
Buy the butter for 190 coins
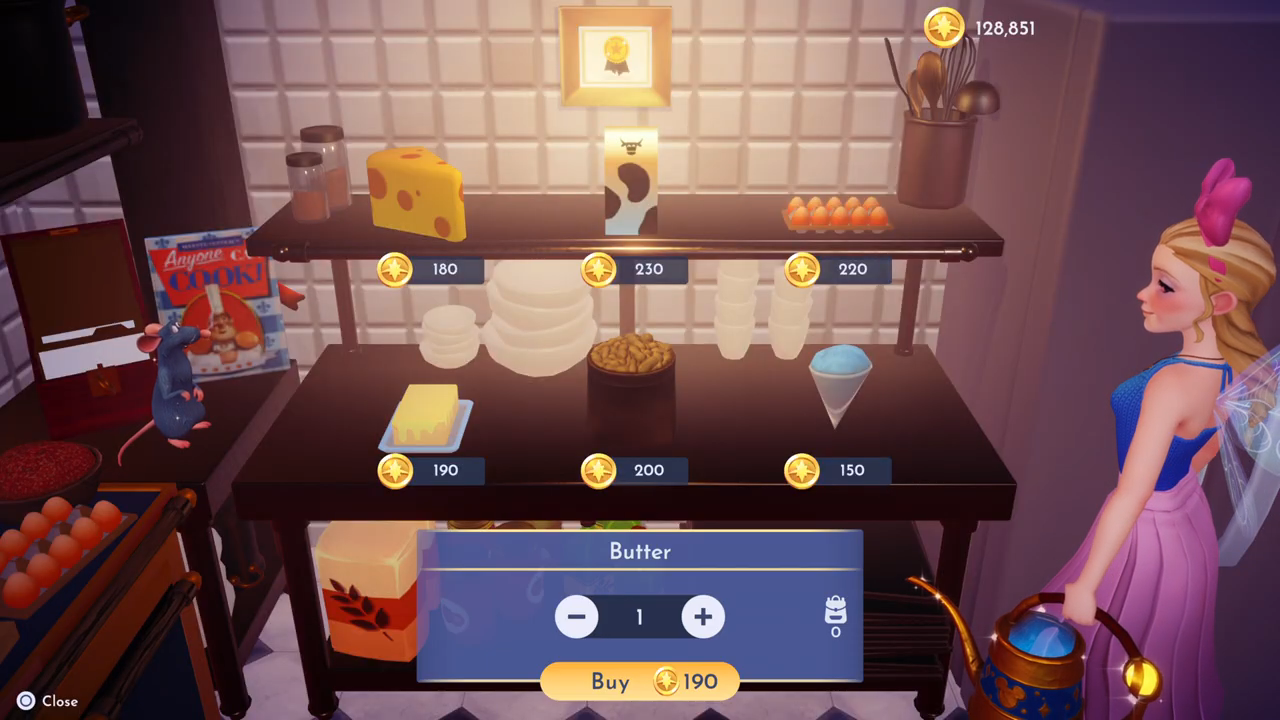tap(640, 682)
